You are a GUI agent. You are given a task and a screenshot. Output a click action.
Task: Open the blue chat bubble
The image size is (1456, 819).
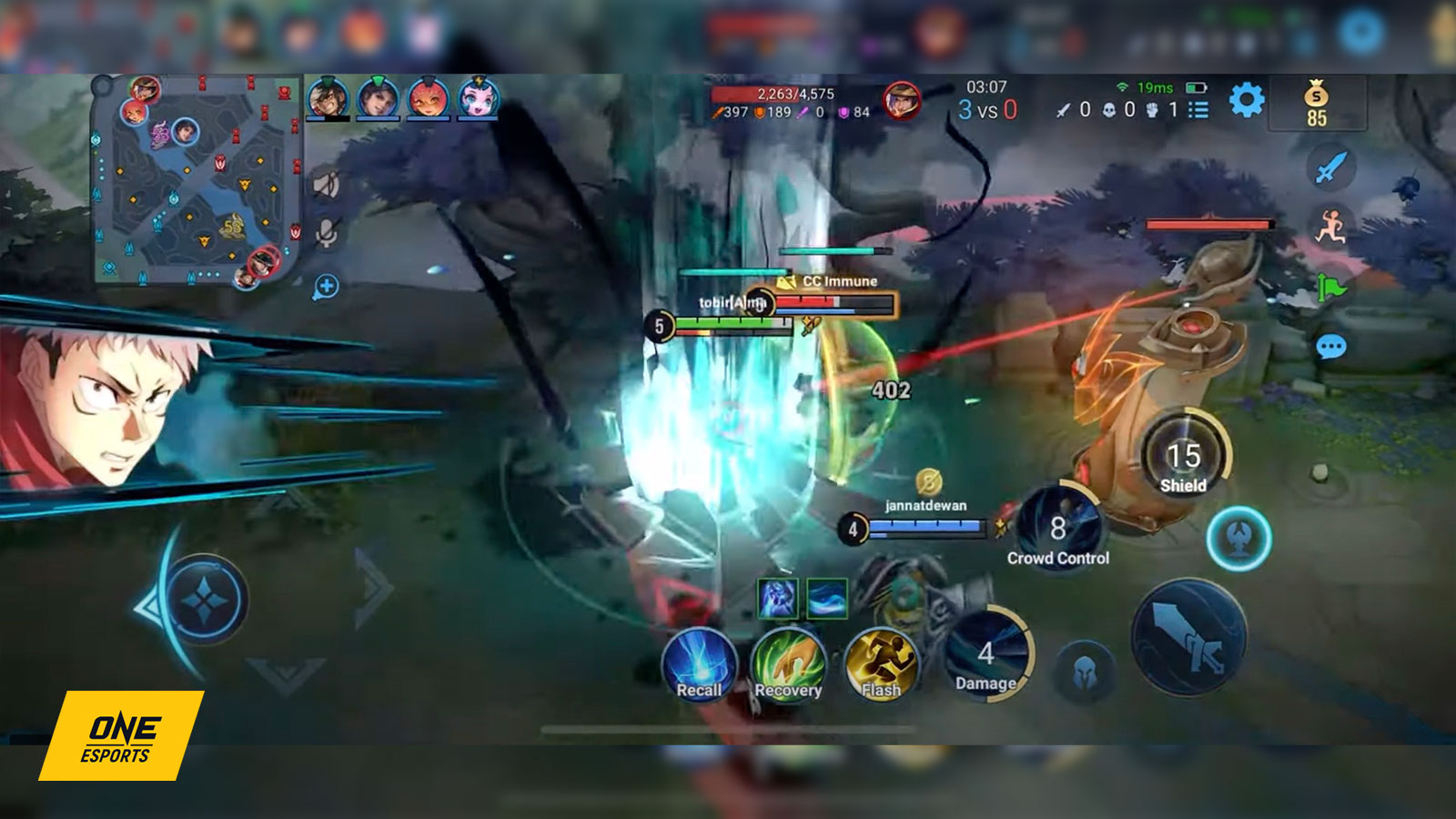[x=1331, y=347]
